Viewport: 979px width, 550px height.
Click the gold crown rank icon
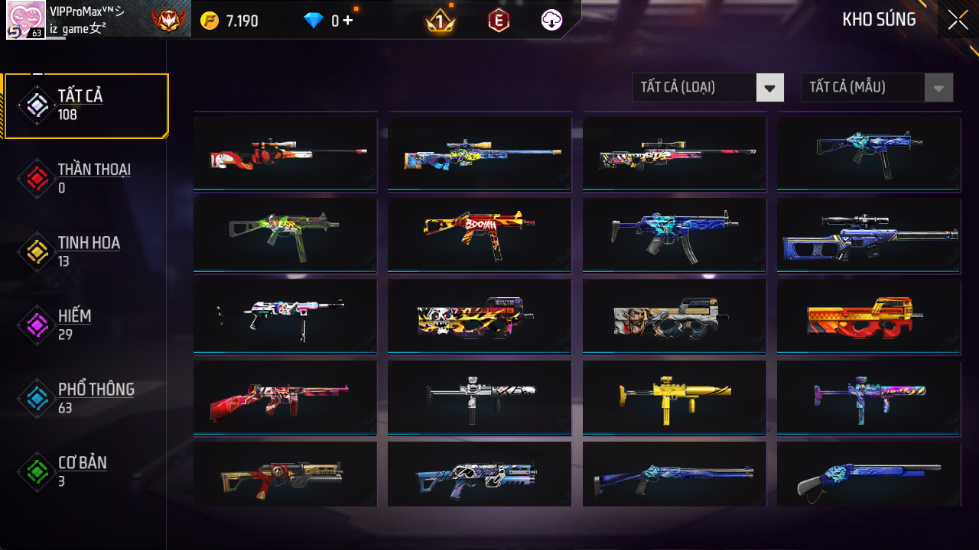[x=439, y=20]
